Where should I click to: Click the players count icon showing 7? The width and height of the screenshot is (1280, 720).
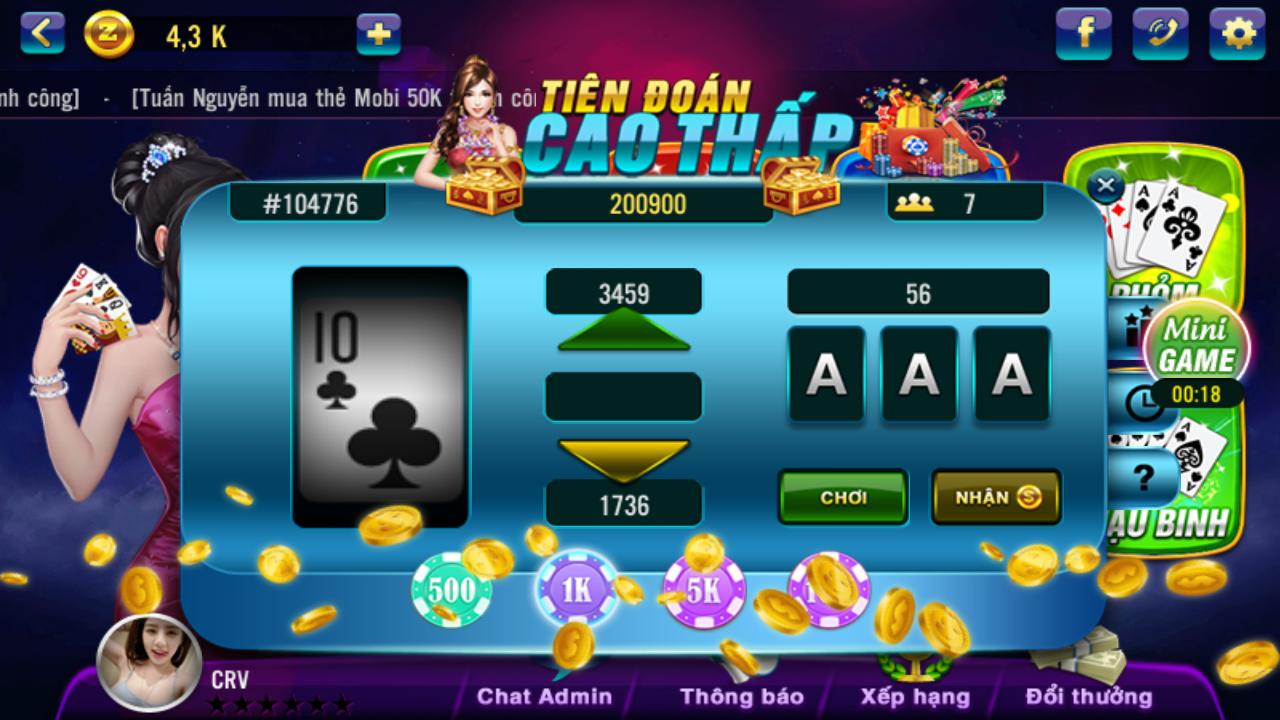pyautogui.click(x=915, y=200)
